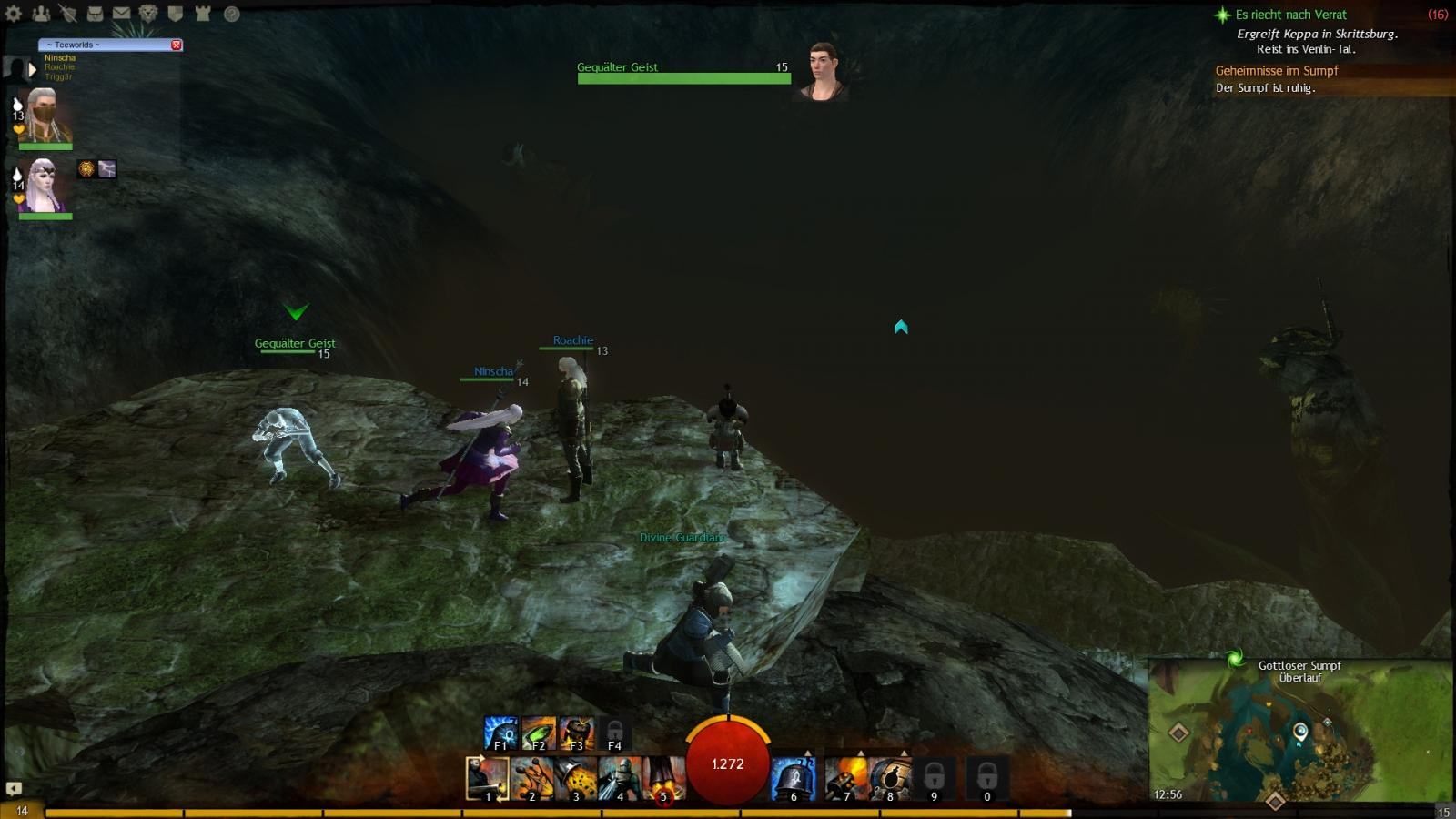Use the green flame F2 virtue

pos(539,733)
